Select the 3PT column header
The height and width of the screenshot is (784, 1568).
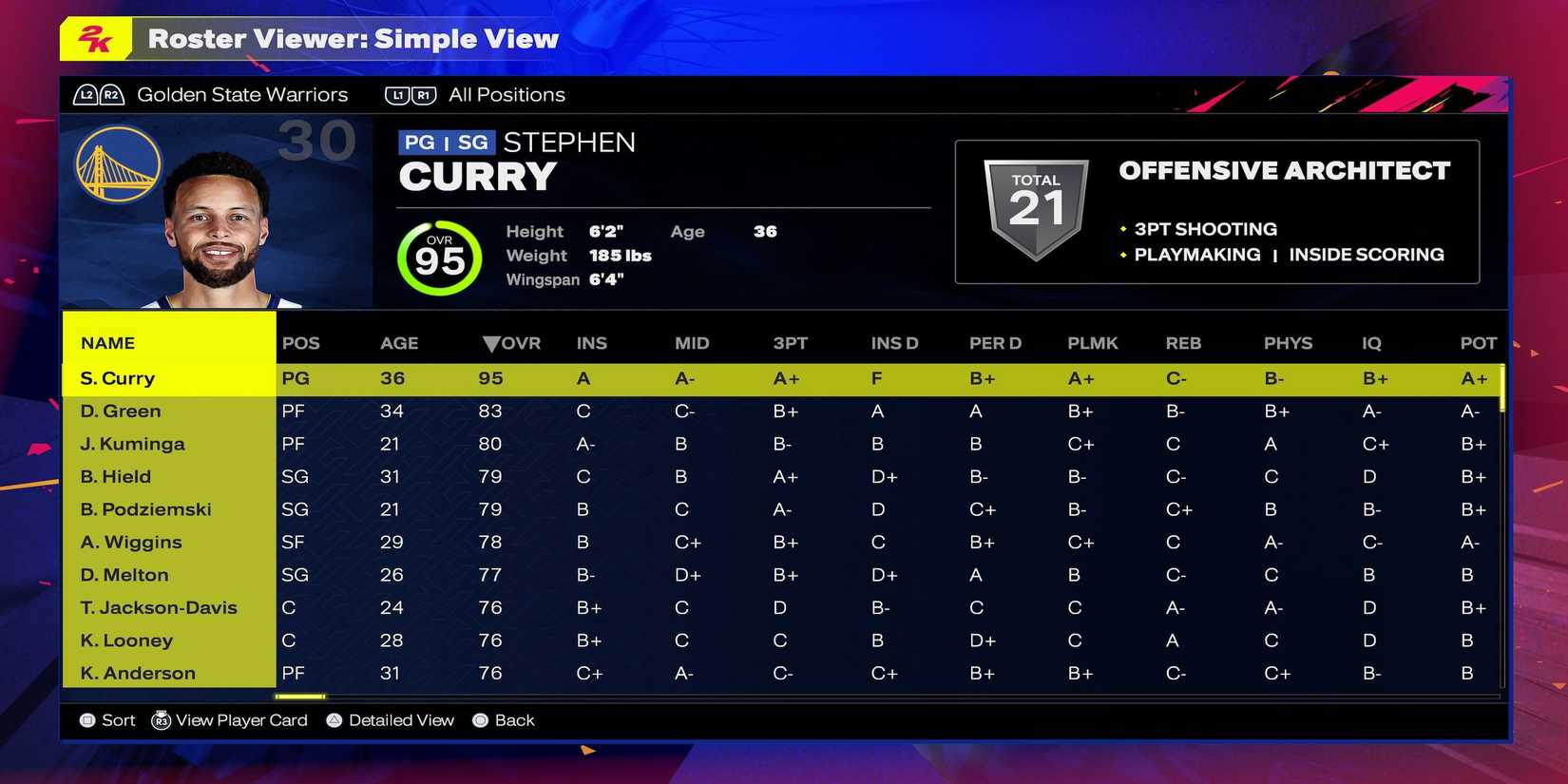click(791, 343)
